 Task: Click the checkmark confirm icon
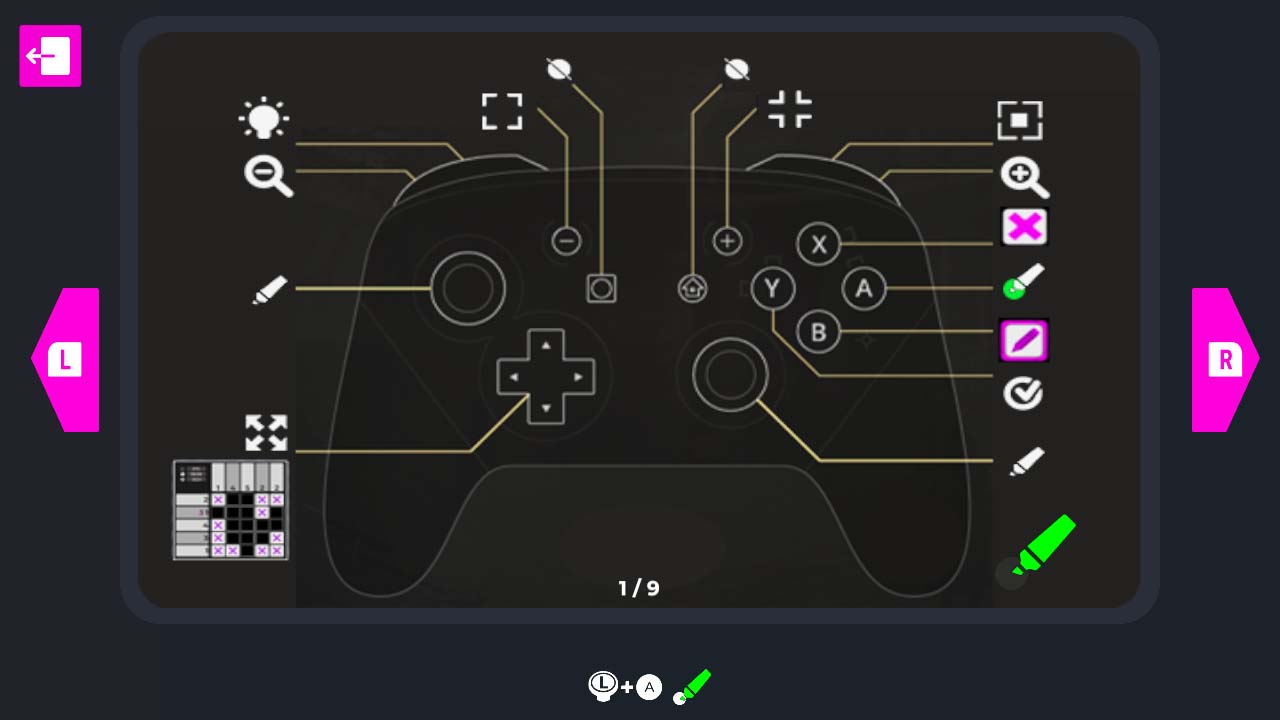(x=1024, y=393)
